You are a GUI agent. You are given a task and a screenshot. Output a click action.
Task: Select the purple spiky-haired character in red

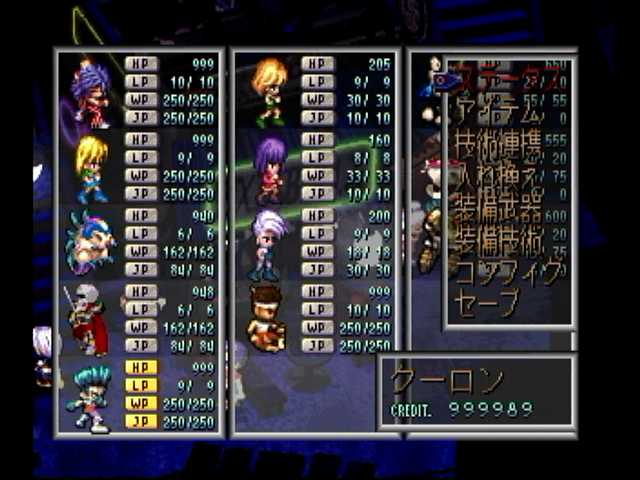[90, 92]
